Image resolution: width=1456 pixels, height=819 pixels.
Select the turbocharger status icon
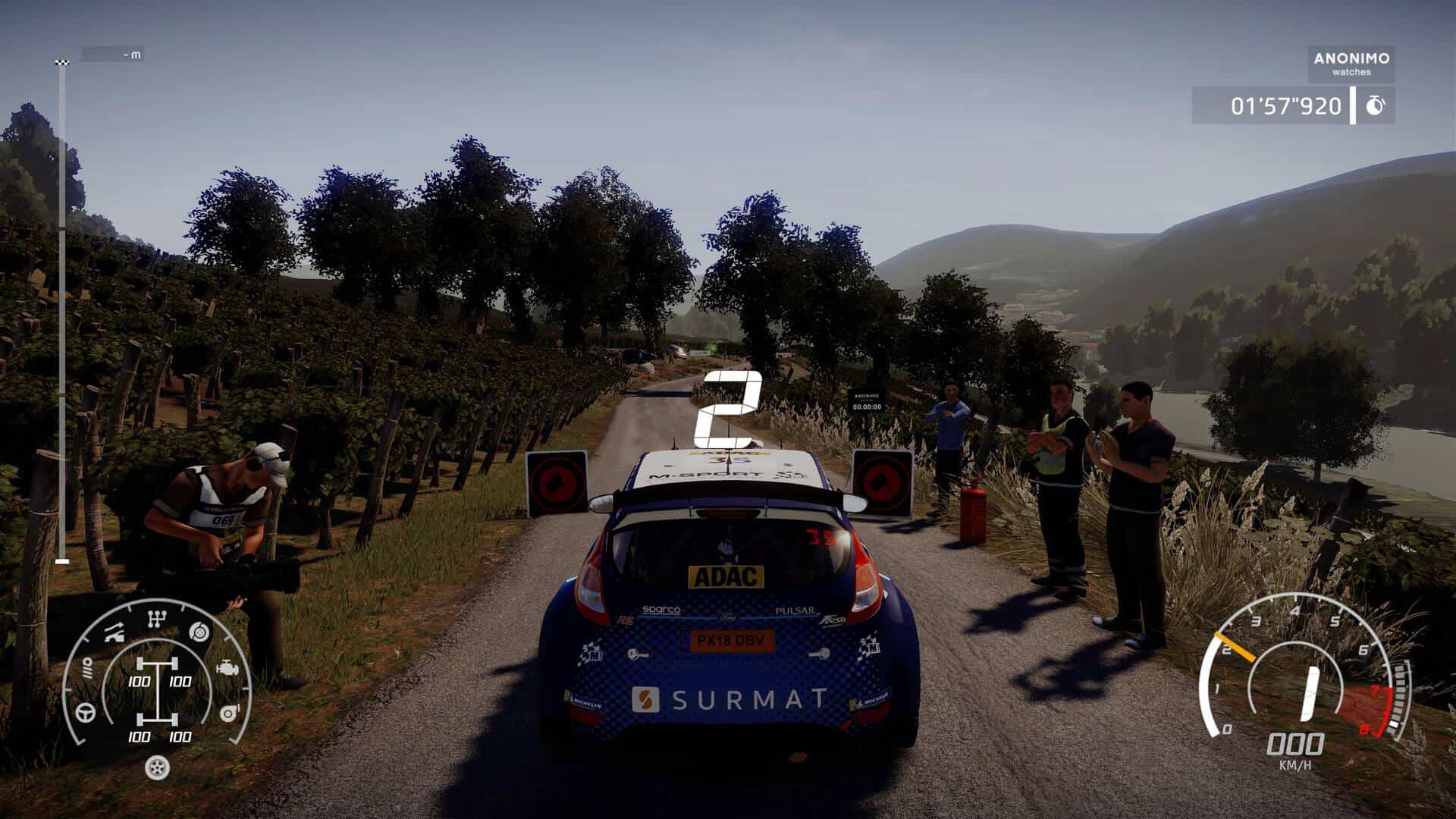(228, 713)
